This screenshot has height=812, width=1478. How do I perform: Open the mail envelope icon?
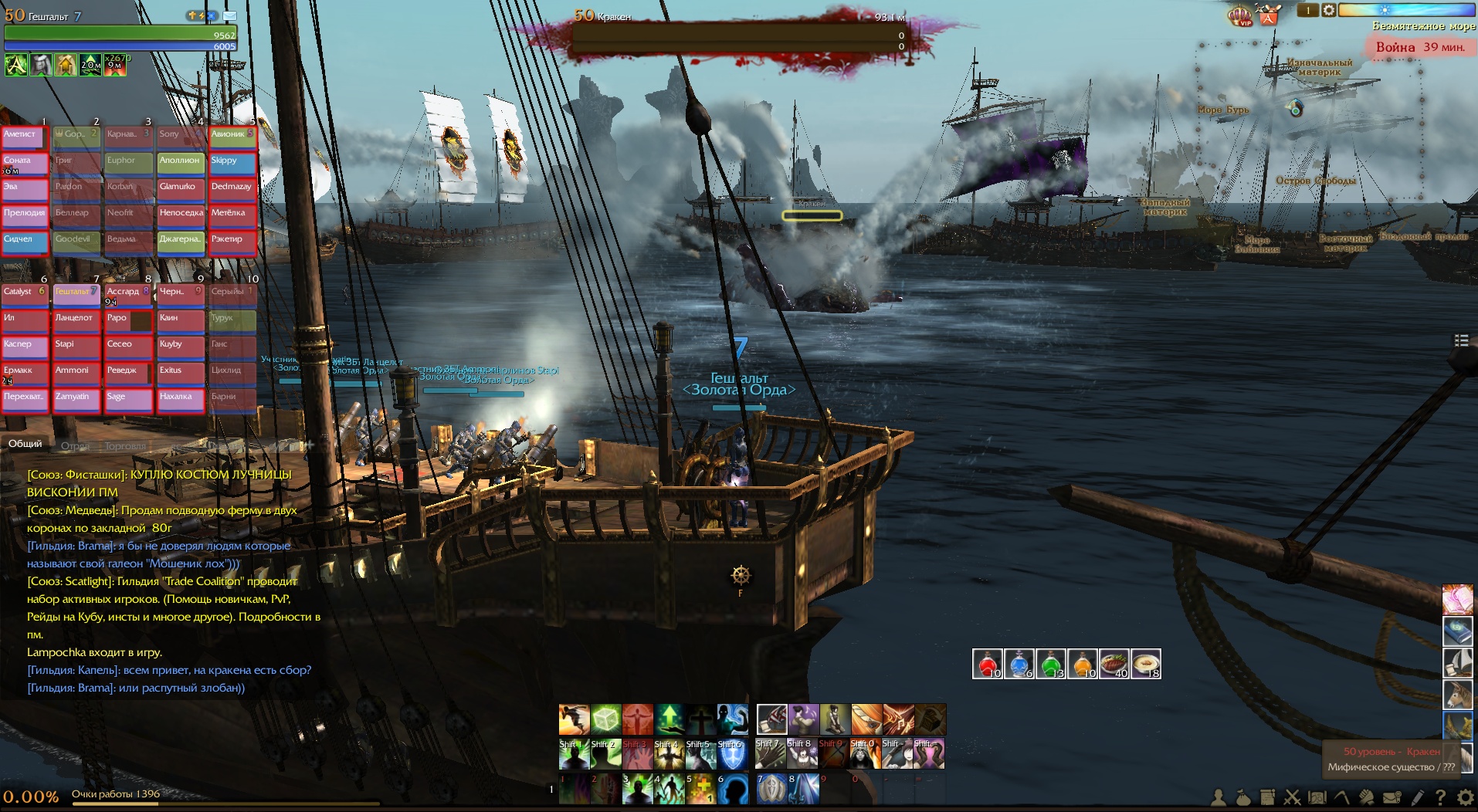coord(1392,798)
